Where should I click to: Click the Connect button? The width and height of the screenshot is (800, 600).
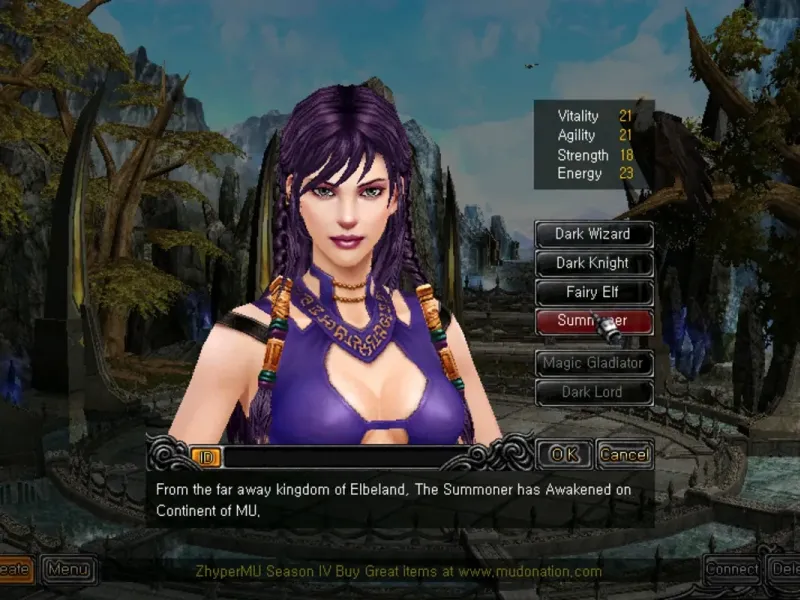point(732,569)
